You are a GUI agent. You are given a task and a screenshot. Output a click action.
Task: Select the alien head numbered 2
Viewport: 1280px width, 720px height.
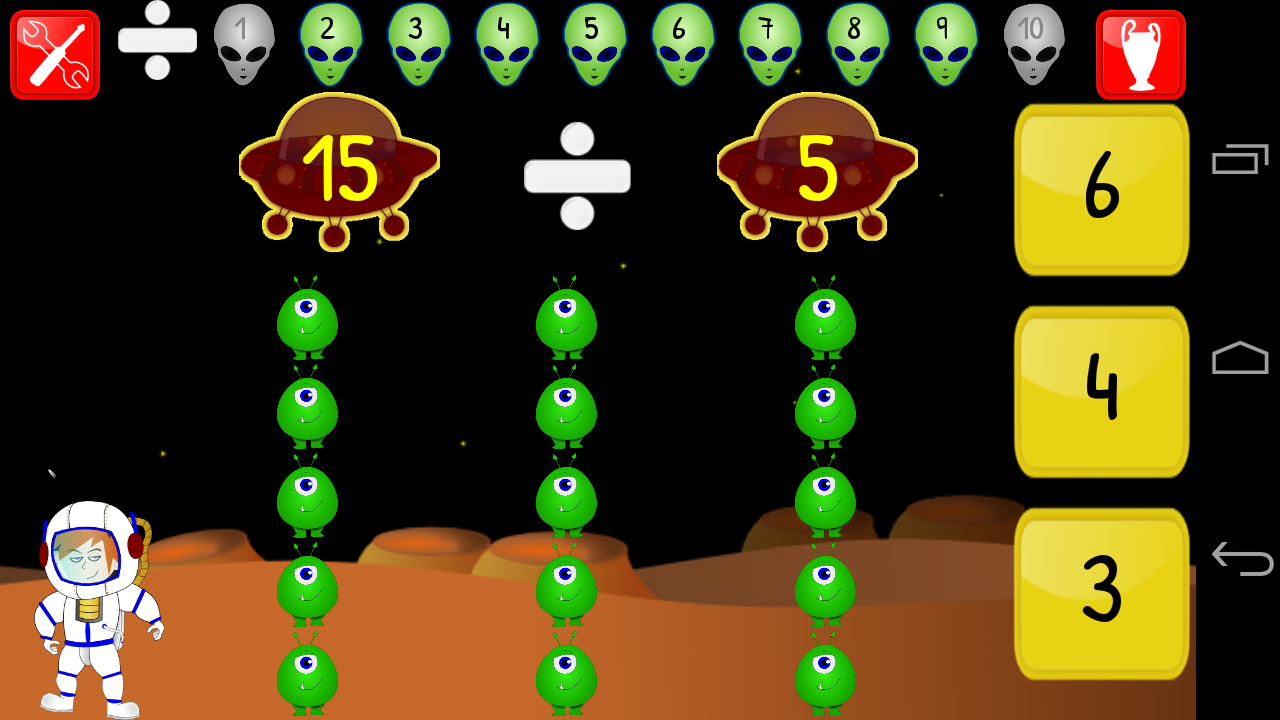point(331,45)
